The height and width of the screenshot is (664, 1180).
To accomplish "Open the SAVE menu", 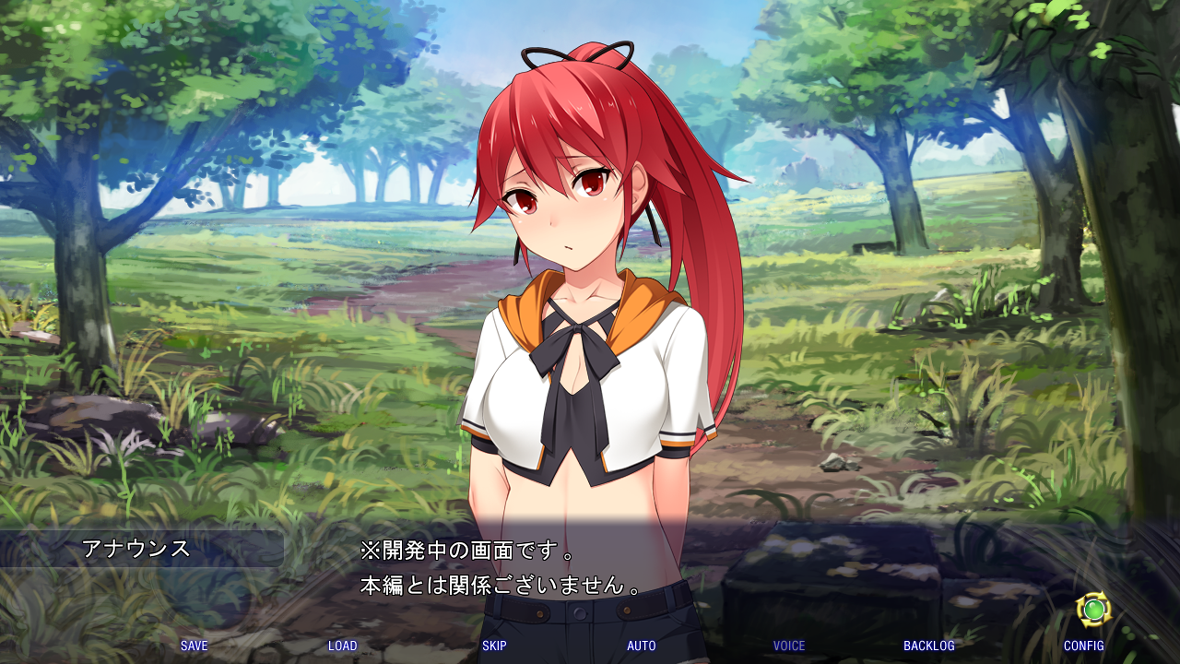I will pos(194,646).
